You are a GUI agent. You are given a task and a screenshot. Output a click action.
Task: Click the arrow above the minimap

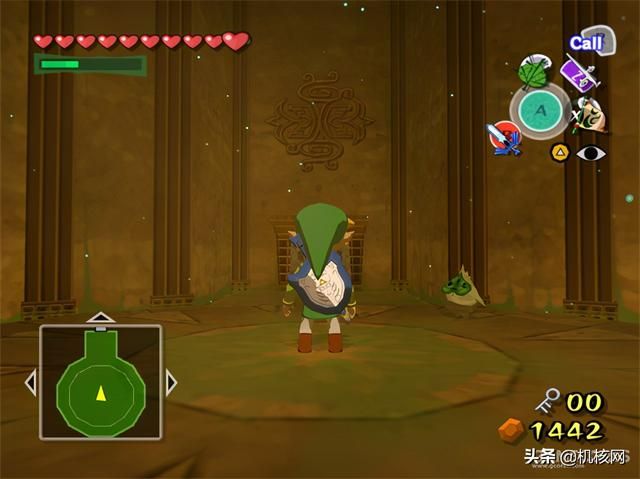[100, 317]
